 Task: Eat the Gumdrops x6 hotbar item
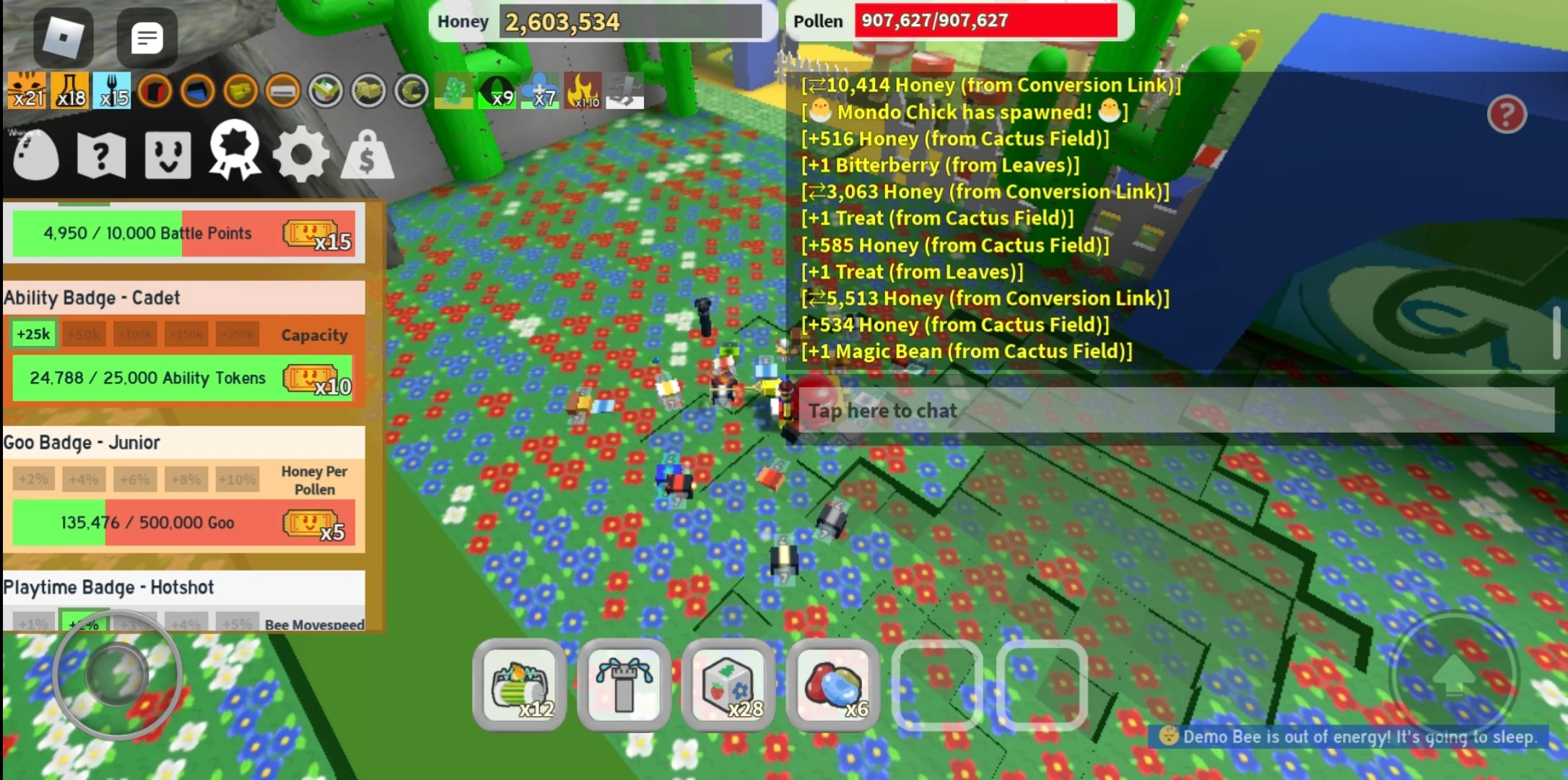click(832, 686)
